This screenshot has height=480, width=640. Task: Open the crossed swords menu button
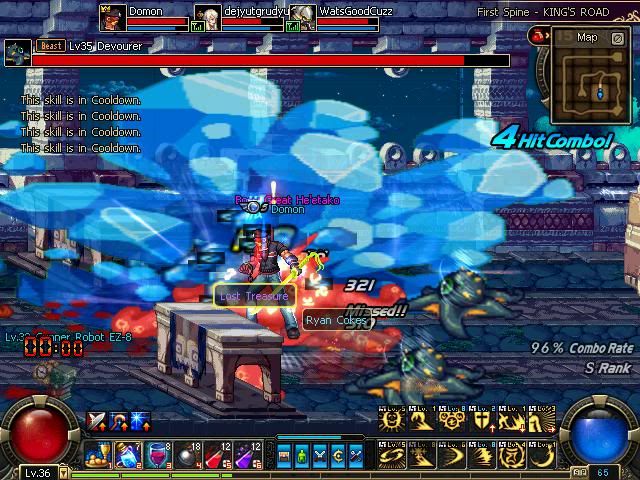point(320,456)
